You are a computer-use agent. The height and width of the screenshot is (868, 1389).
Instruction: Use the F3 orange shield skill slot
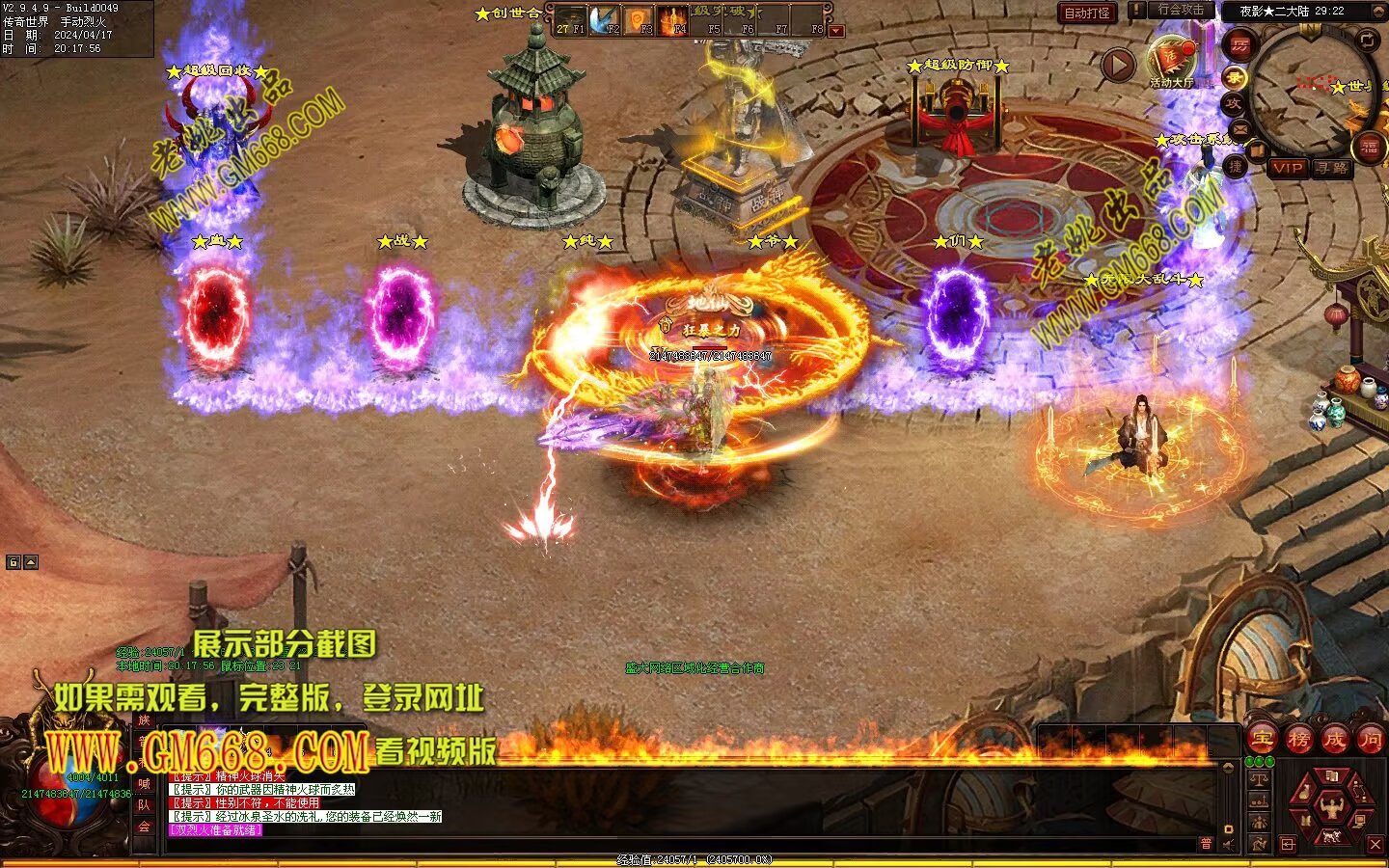point(638,19)
